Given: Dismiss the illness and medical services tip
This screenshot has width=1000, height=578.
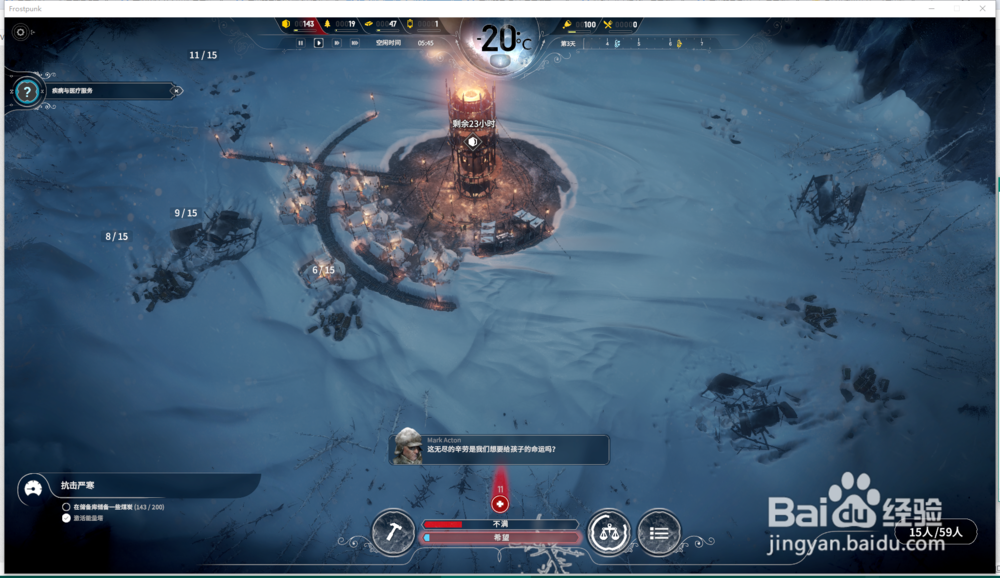Looking at the screenshot, I should [x=177, y=91].
